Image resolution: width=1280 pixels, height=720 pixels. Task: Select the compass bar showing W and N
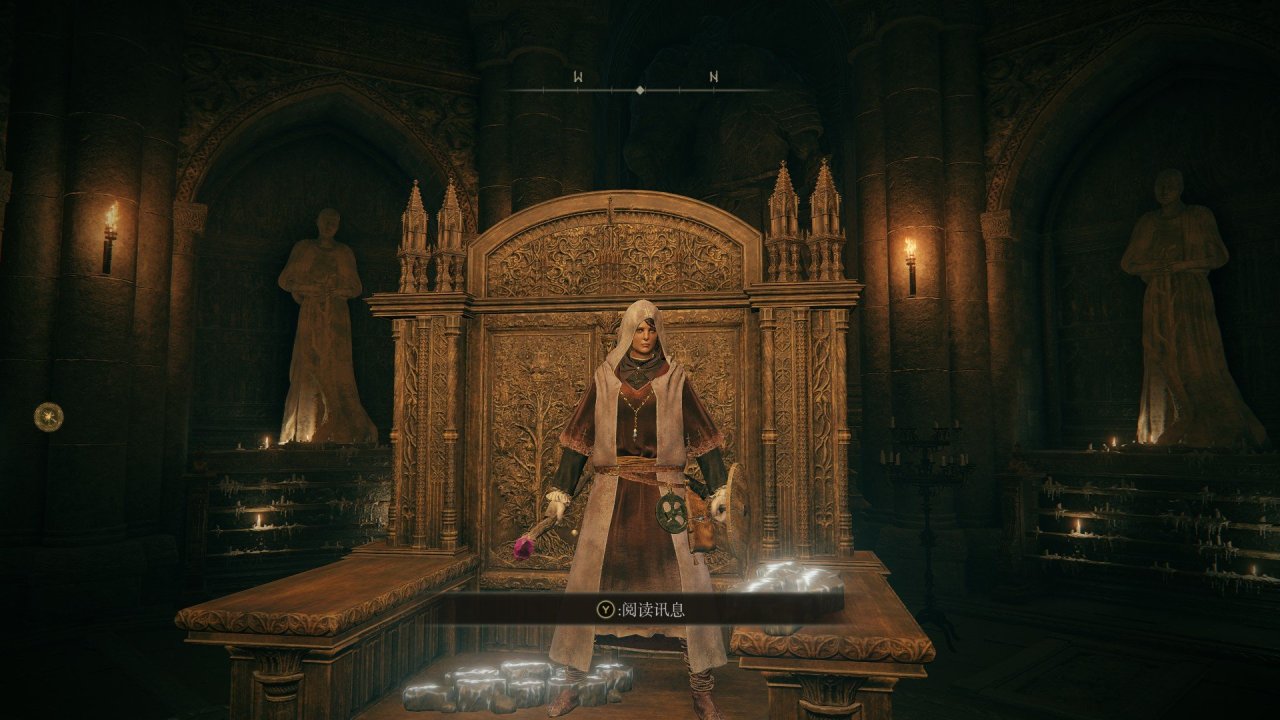pyautogui.click(x=640, y=88)
